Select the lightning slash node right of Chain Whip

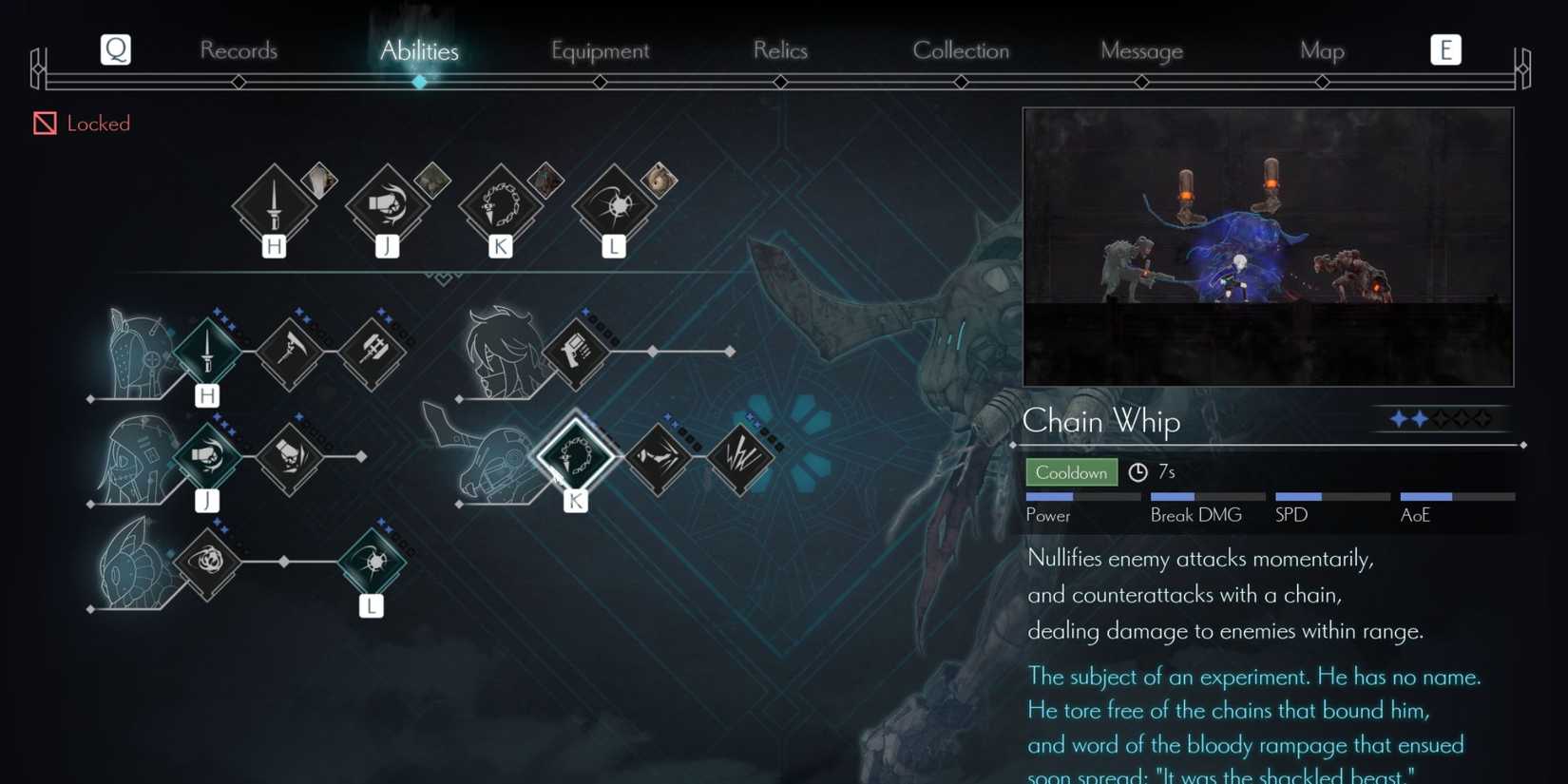744,457
